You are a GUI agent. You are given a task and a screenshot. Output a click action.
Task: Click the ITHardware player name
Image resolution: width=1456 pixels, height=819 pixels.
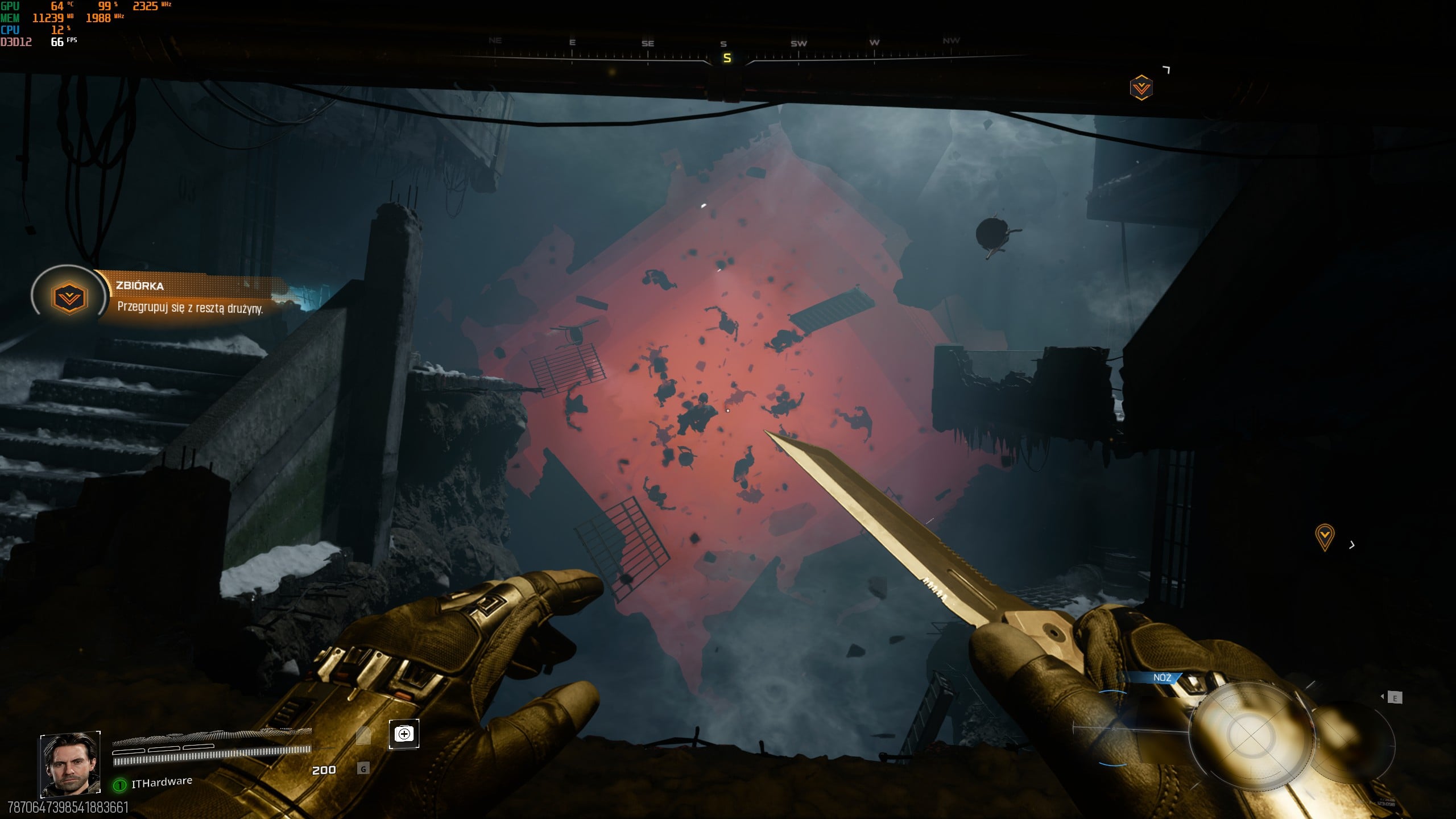(x=162, y=783)
